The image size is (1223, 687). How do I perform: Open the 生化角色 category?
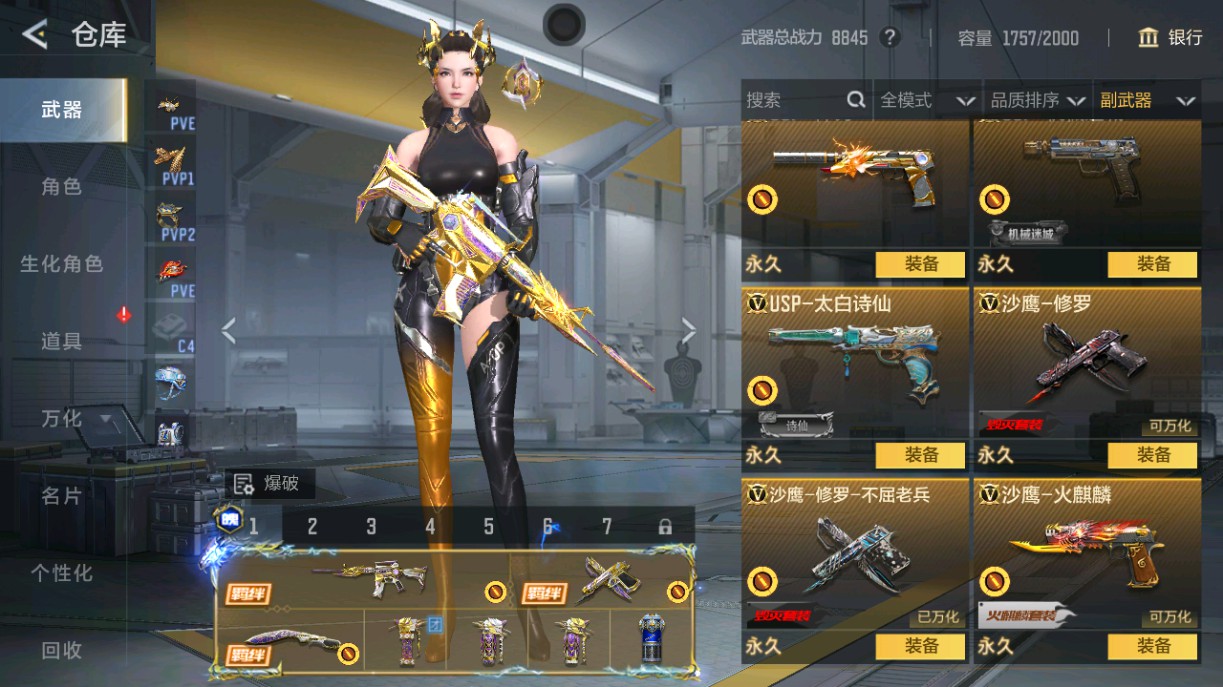[x=61, y=264]
